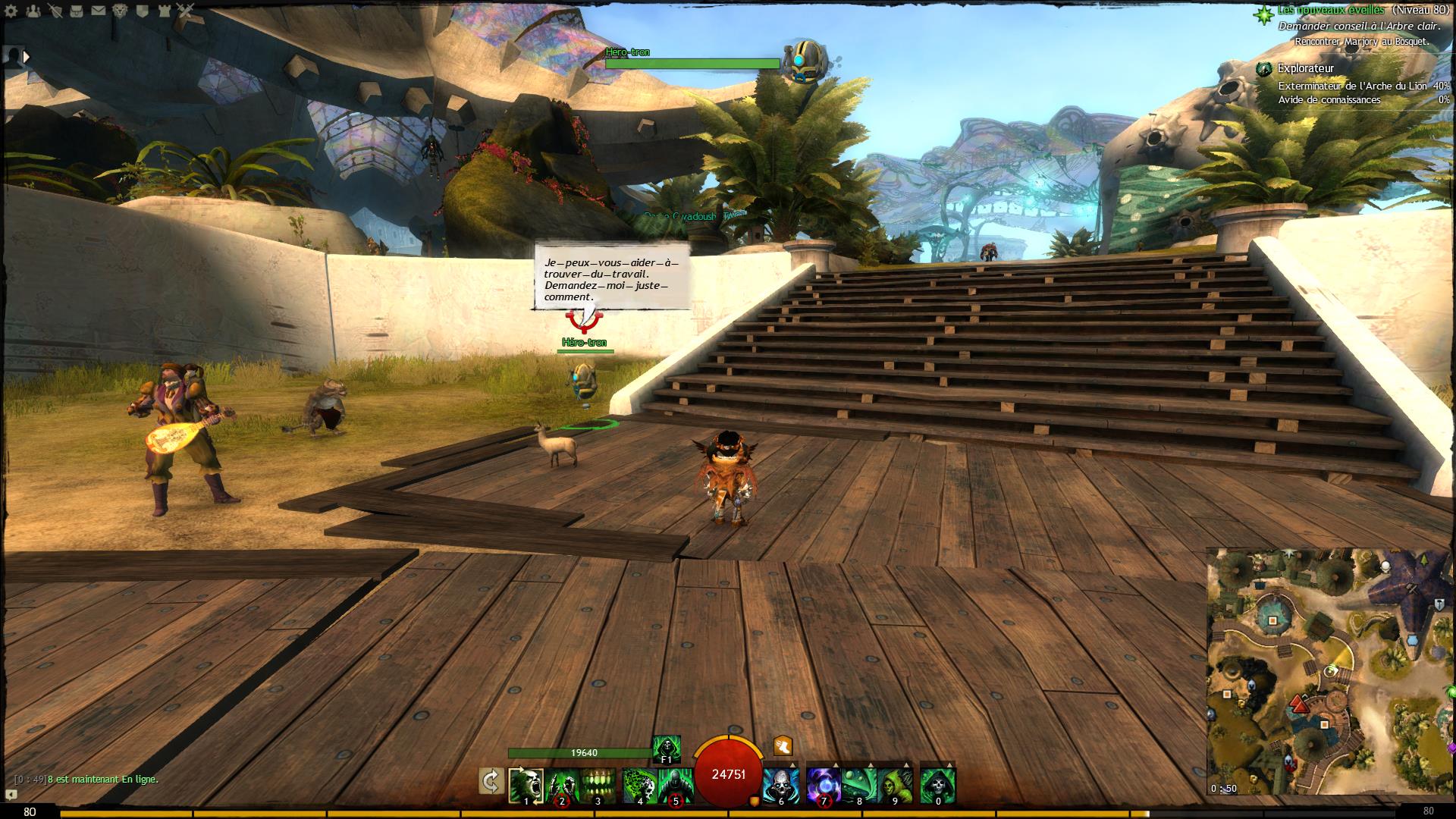Use the blue skull healing skill in slot 6

coord(781,784)
